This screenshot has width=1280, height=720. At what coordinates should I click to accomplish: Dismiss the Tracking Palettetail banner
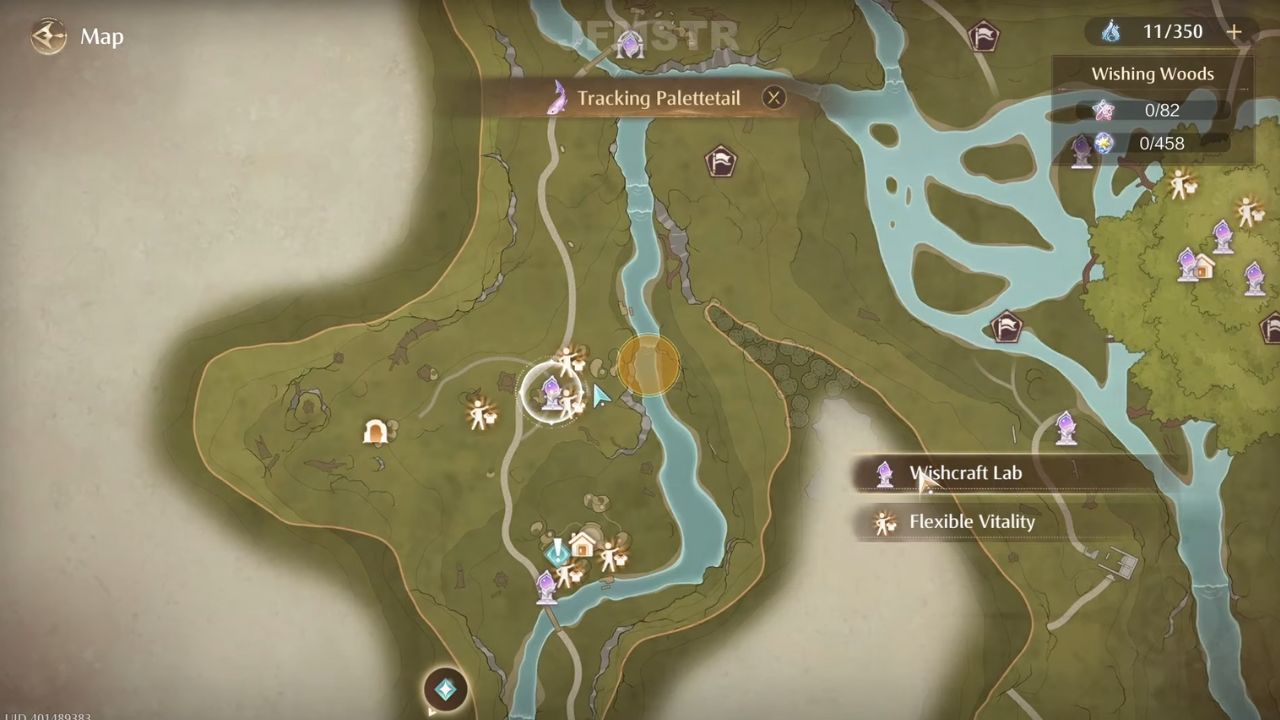pyautogui.click(x=774, y=97)
